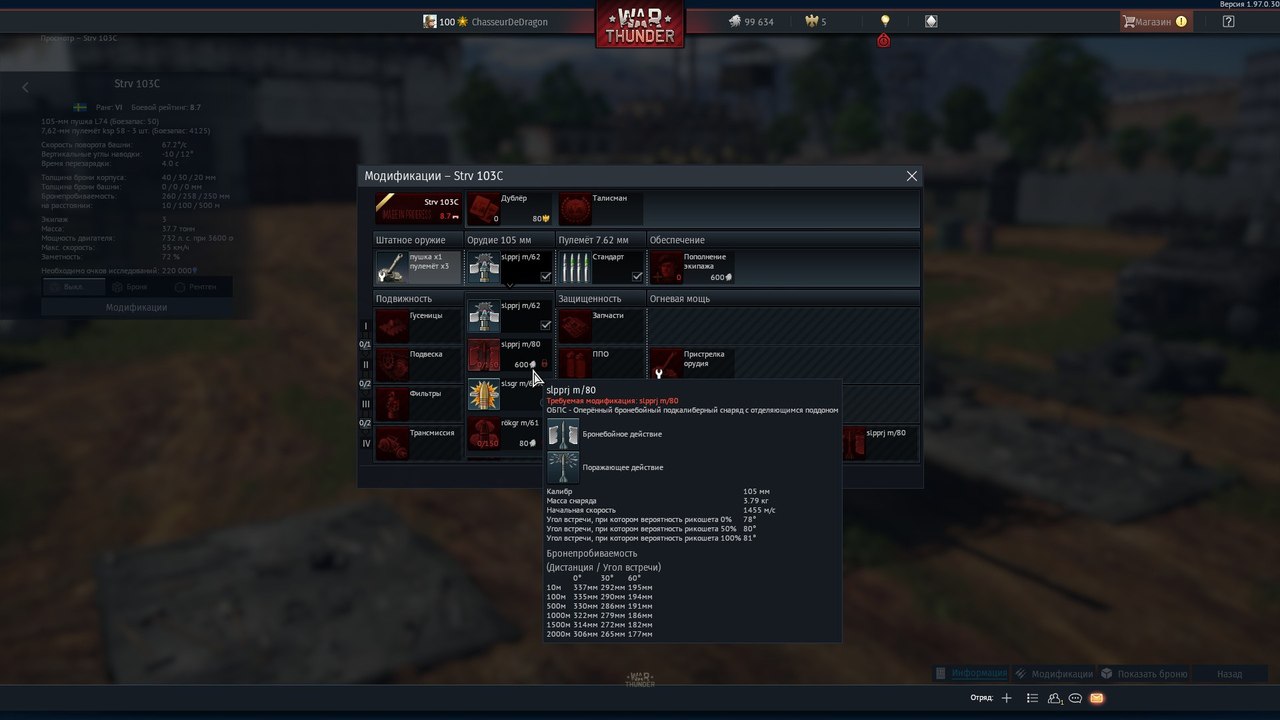This screenshot has height=720, width=1280.
Task: Toggle Показать броню armor view
Action: (x=1144, y=674)
